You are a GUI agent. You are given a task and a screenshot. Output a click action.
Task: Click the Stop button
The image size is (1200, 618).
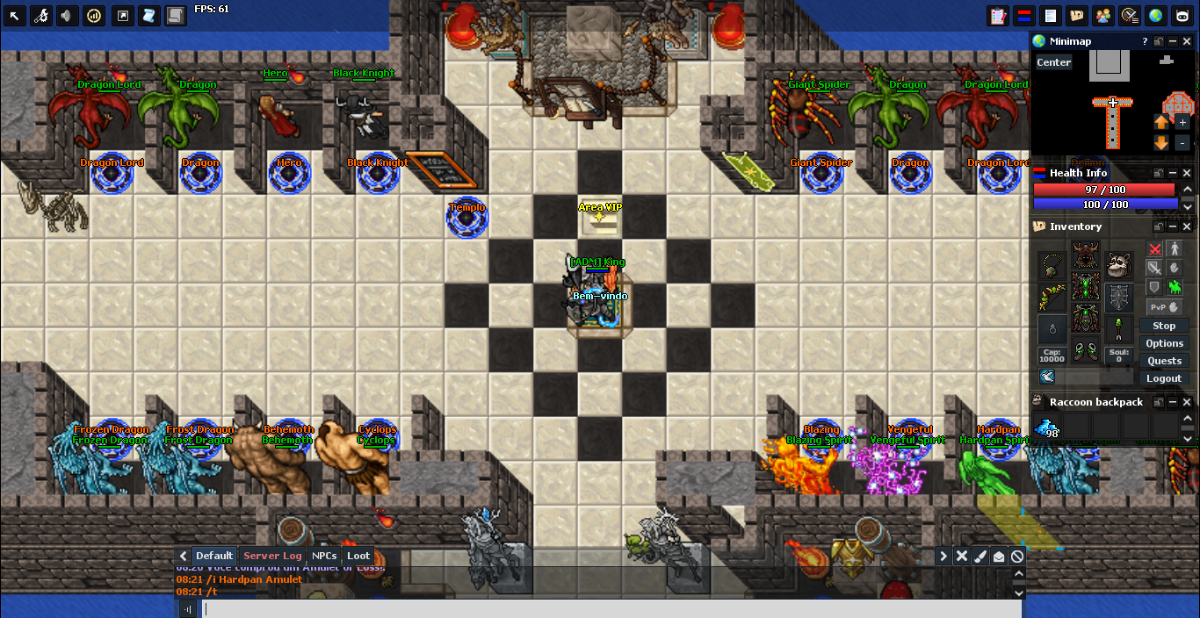pos(1164,326)
